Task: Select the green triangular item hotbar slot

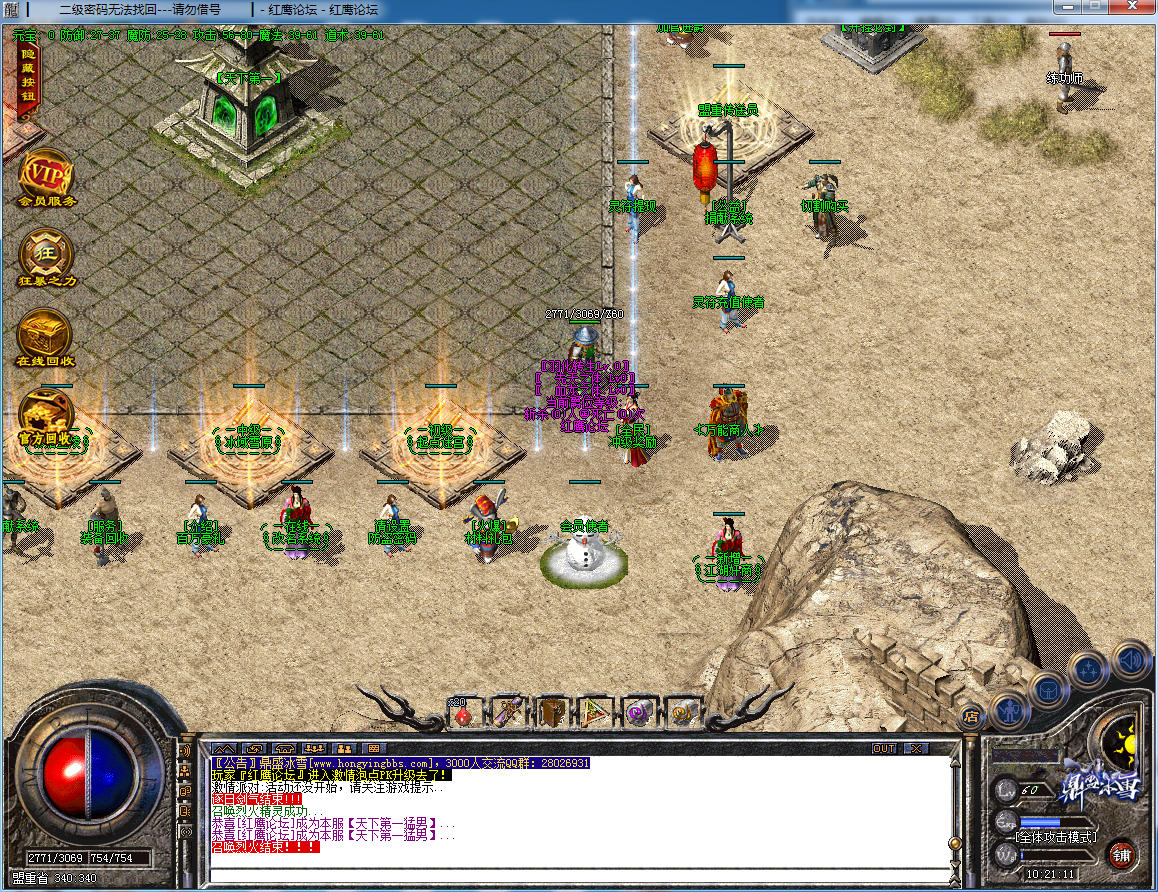Action: pos(596,712)
